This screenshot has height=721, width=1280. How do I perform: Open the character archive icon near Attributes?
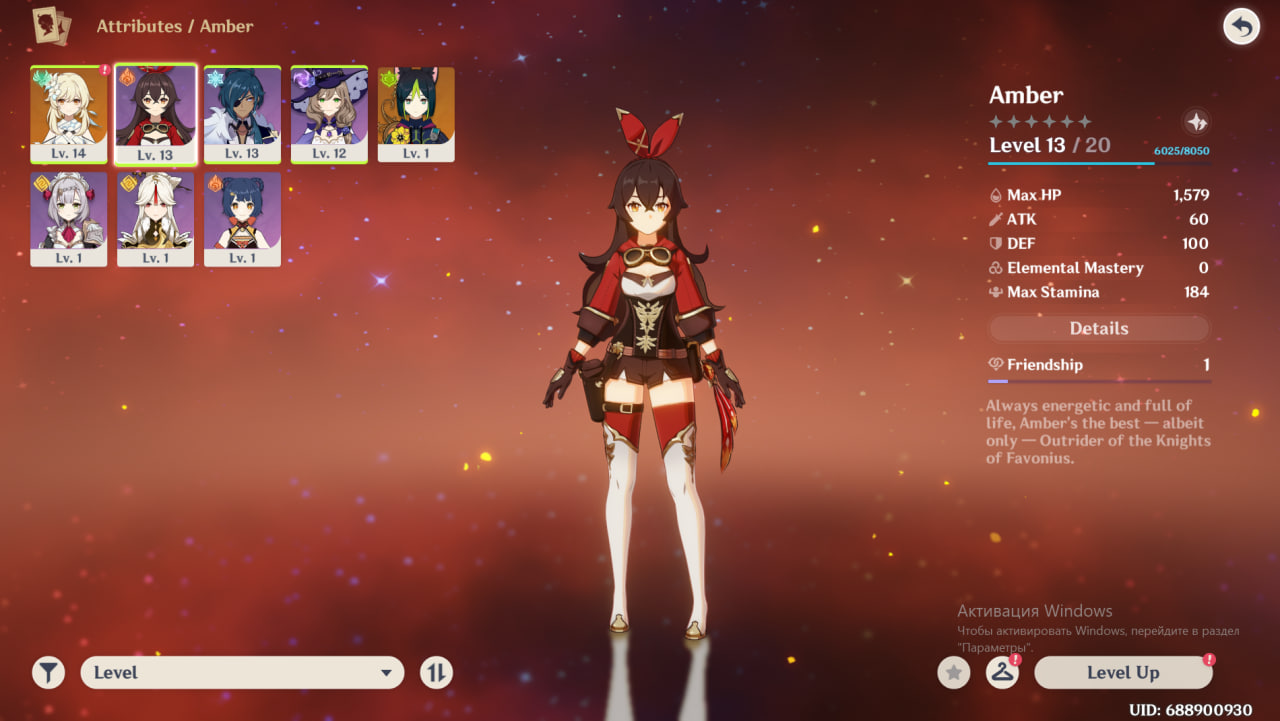(x=52, y=26)
